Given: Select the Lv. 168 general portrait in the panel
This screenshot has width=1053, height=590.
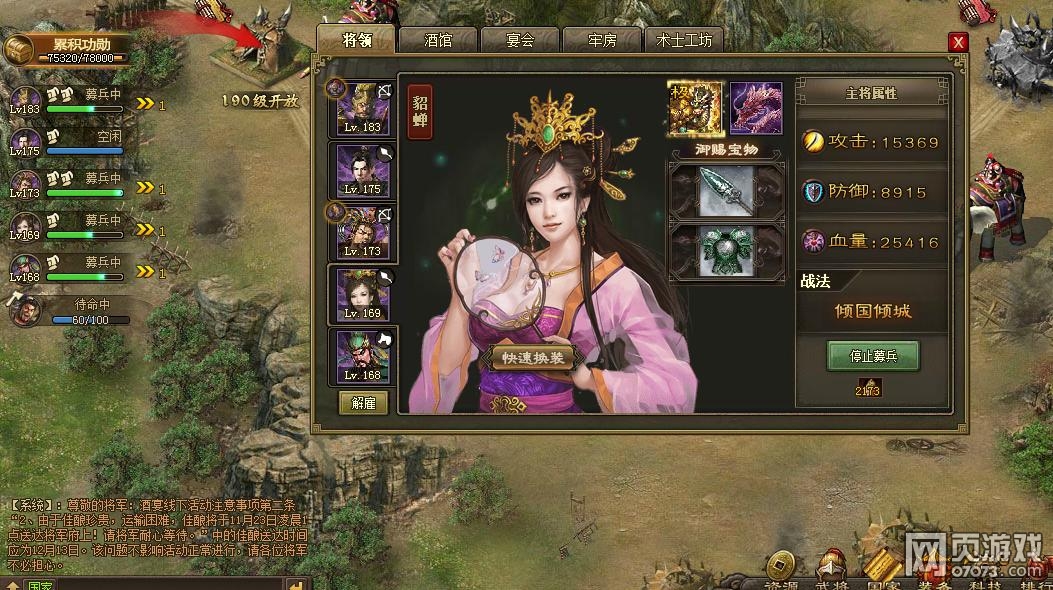Looking at the screenshot, I should click(x=362, y=355).
